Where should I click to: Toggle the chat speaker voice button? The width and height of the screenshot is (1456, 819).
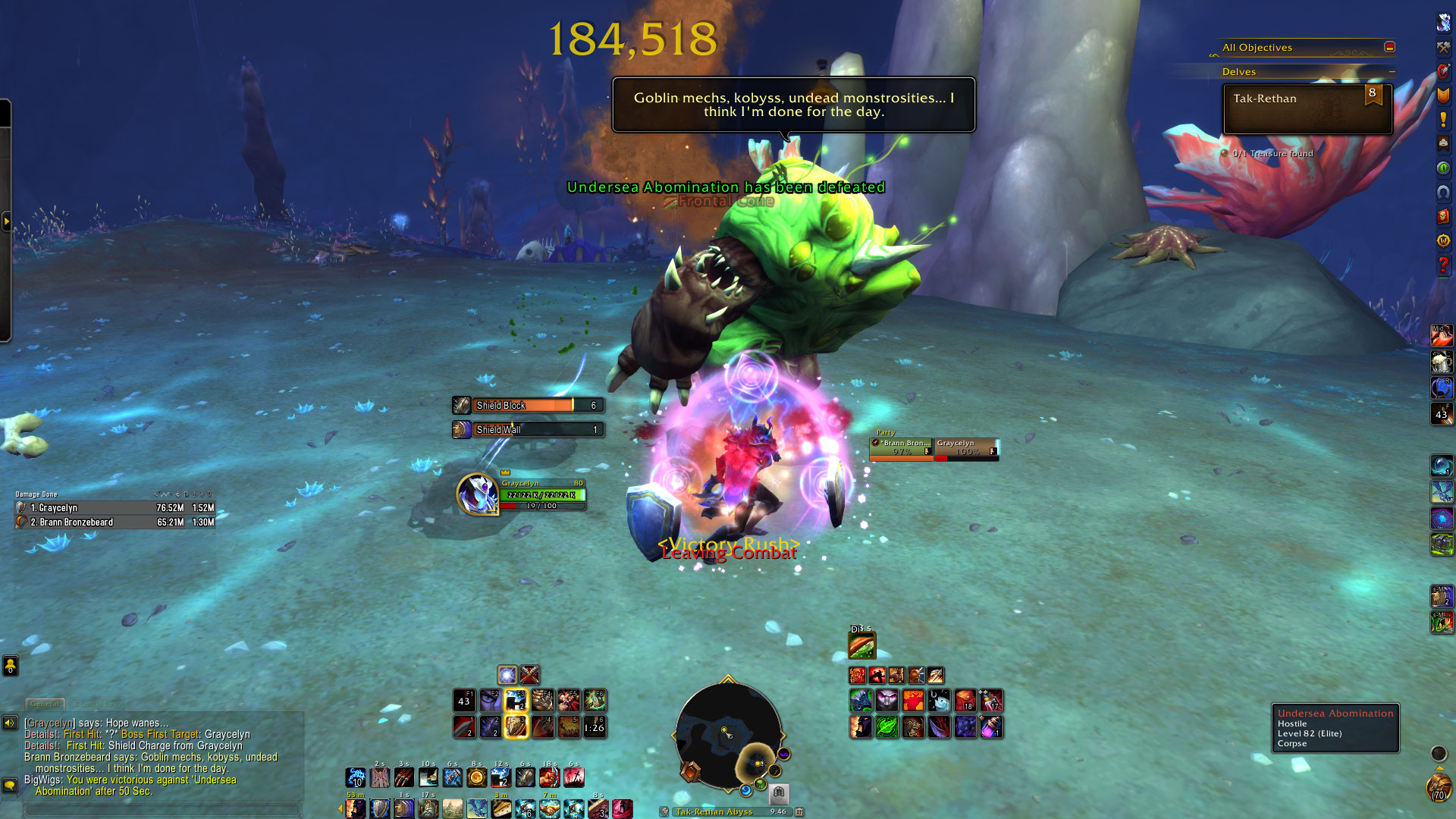[10, 723]
